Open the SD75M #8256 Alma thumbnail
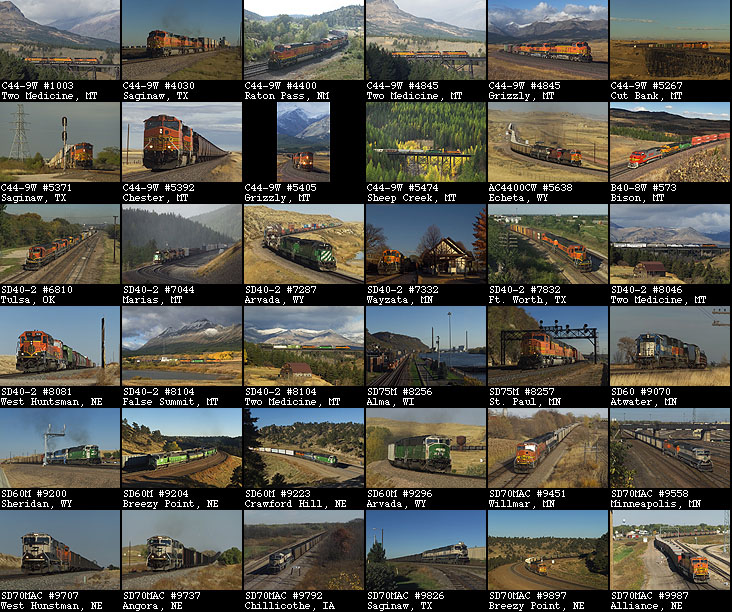 (x=425, y=346)
